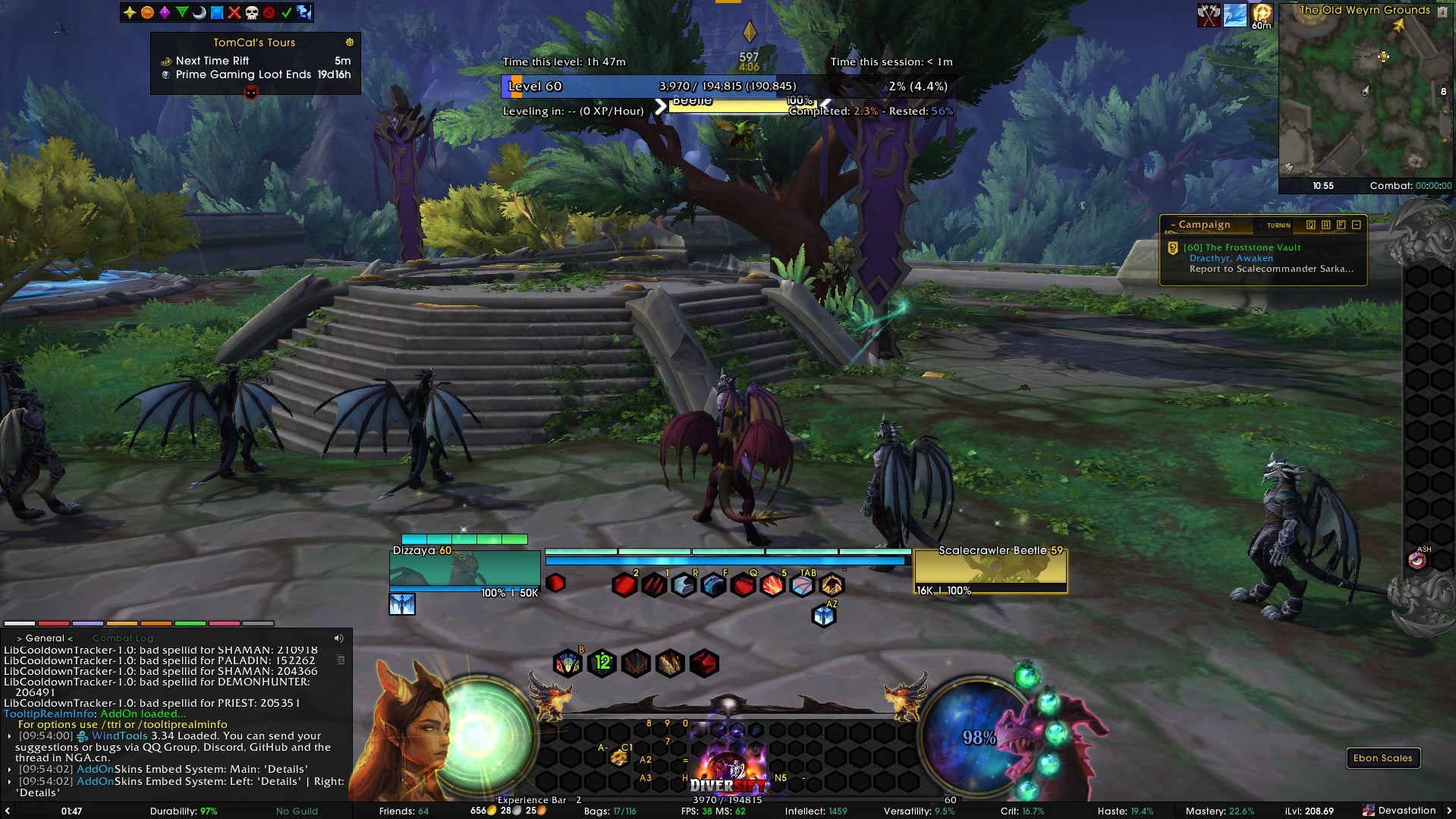Open the Ebon Scales button
This screenshot has height=819, width=1456.
(1382, 758)
